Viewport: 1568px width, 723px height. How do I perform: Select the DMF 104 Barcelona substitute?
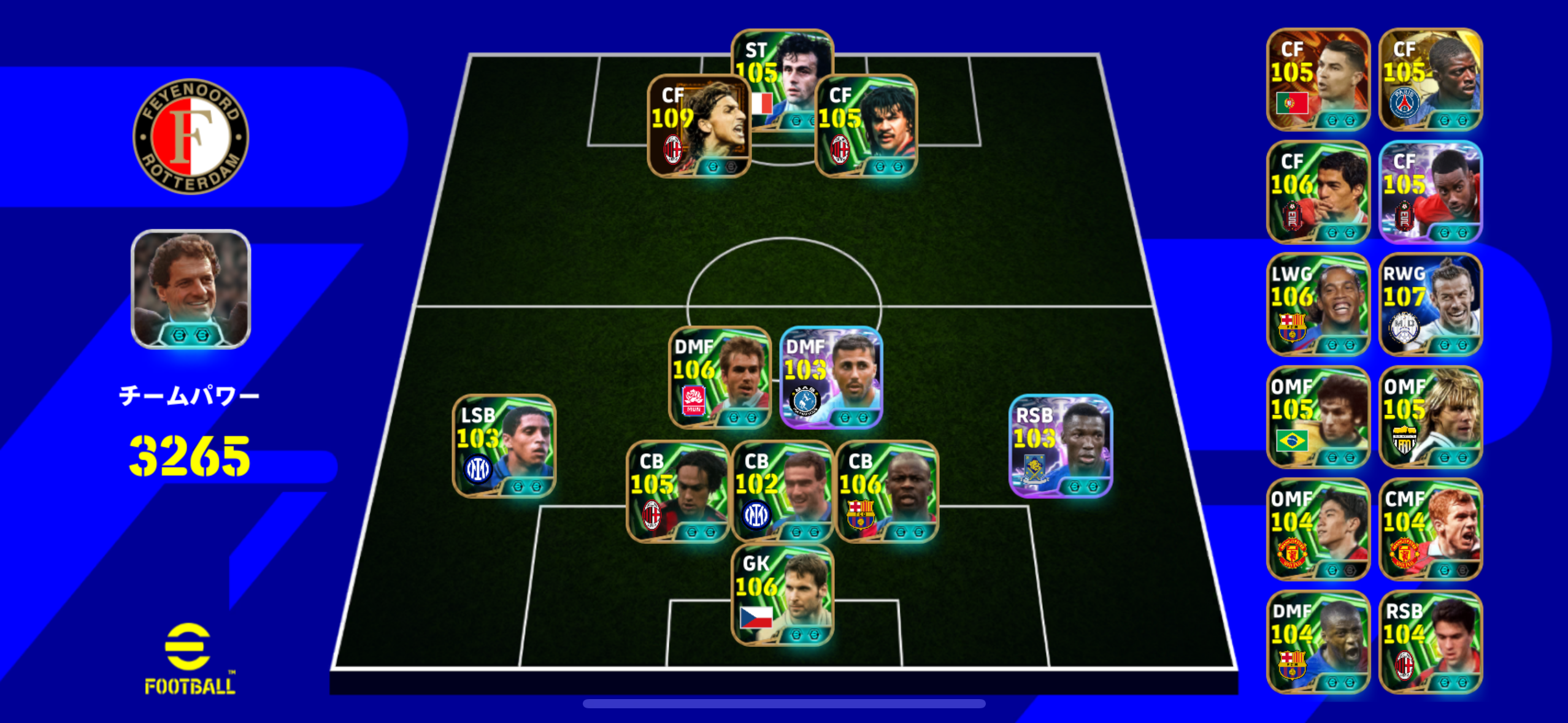pos(1318,642)
